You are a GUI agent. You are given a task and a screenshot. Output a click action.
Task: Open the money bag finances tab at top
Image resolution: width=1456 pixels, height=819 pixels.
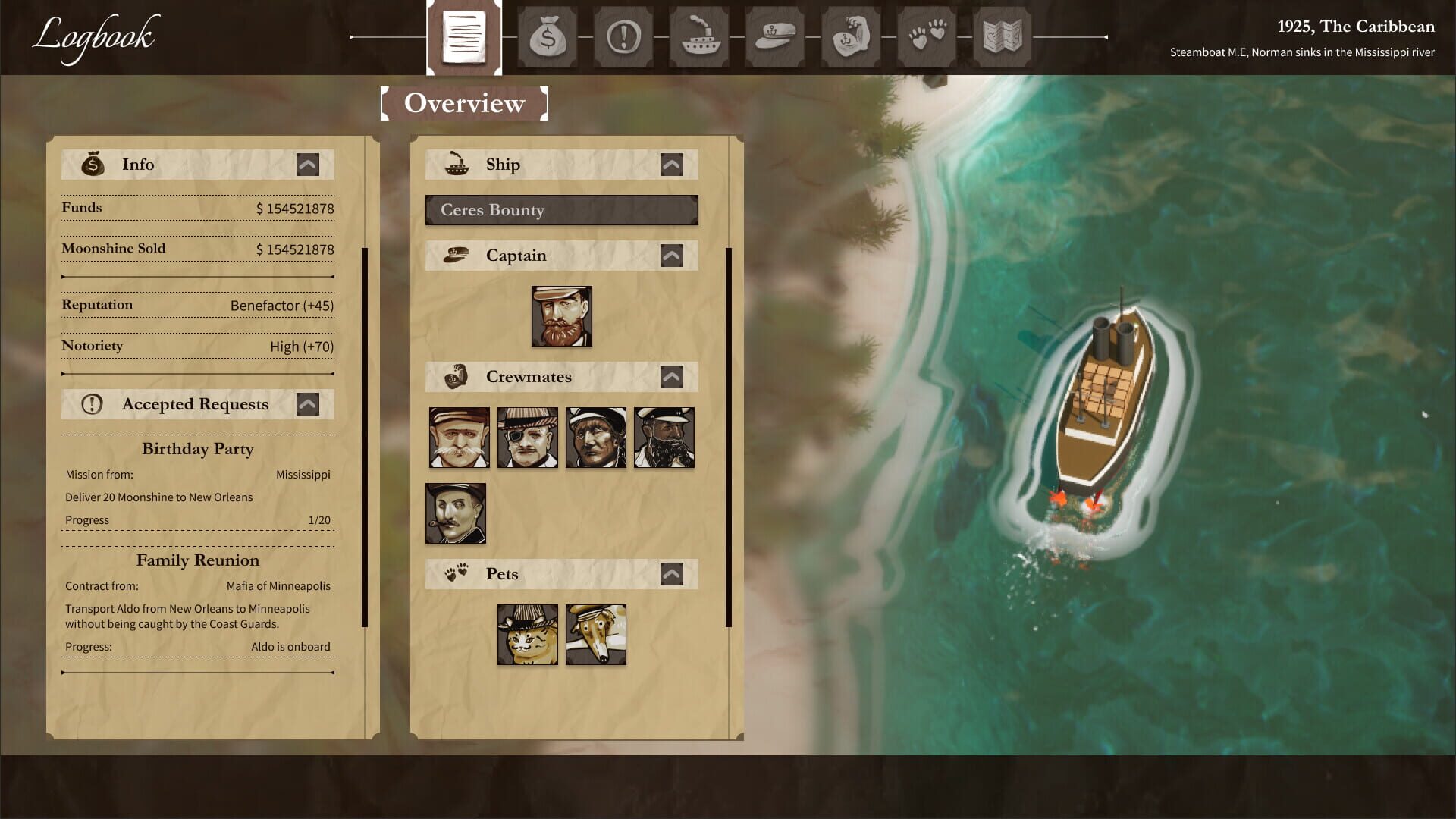point(548,37)
